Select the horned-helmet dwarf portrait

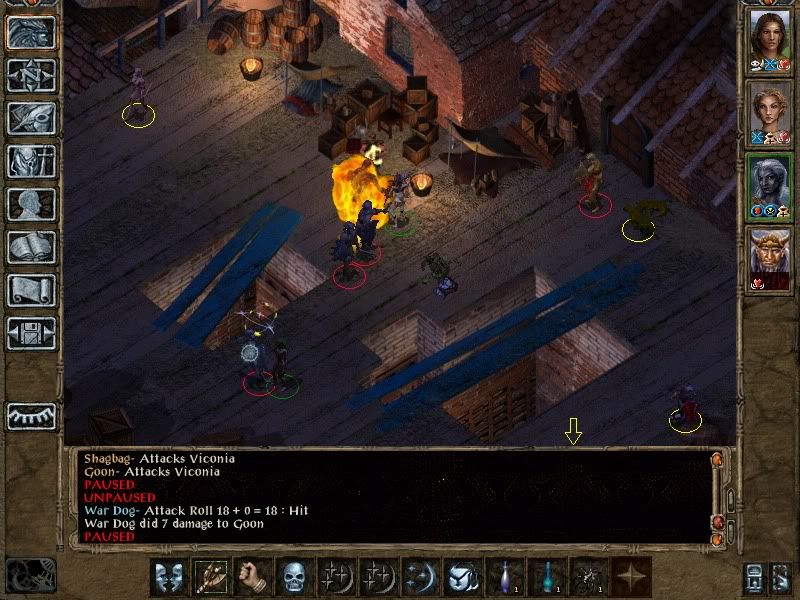coord(769,259)
